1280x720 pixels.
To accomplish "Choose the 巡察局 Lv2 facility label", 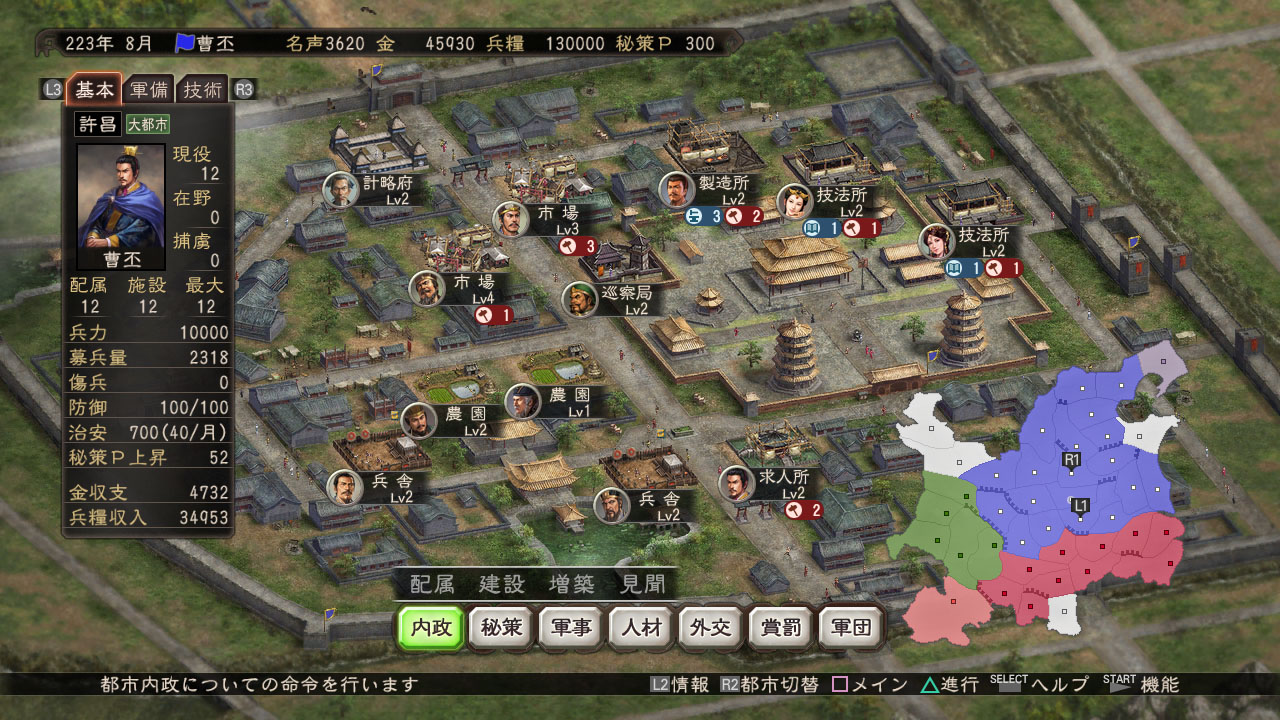I will click(x=624, y=299).
